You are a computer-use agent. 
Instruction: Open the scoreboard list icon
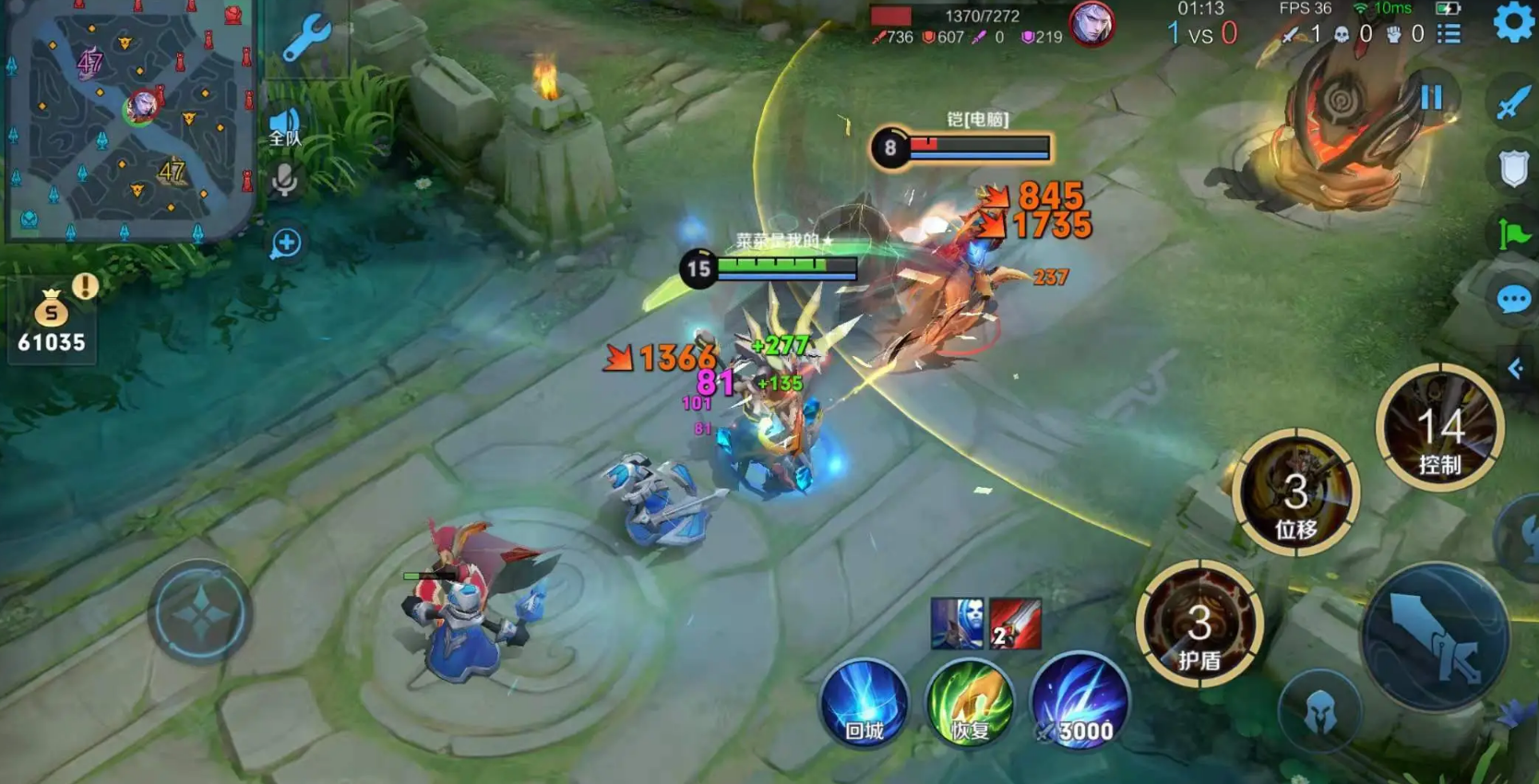(1450, 34)
